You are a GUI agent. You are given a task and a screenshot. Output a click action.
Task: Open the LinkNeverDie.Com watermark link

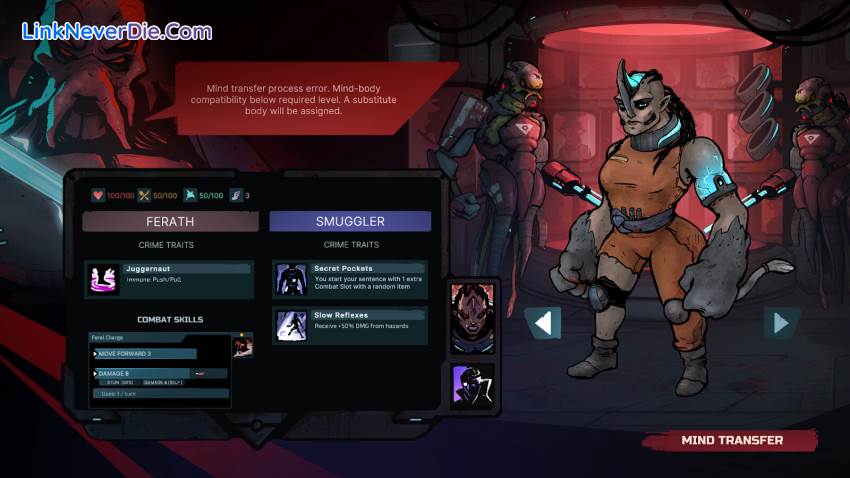tap(117, 32)
